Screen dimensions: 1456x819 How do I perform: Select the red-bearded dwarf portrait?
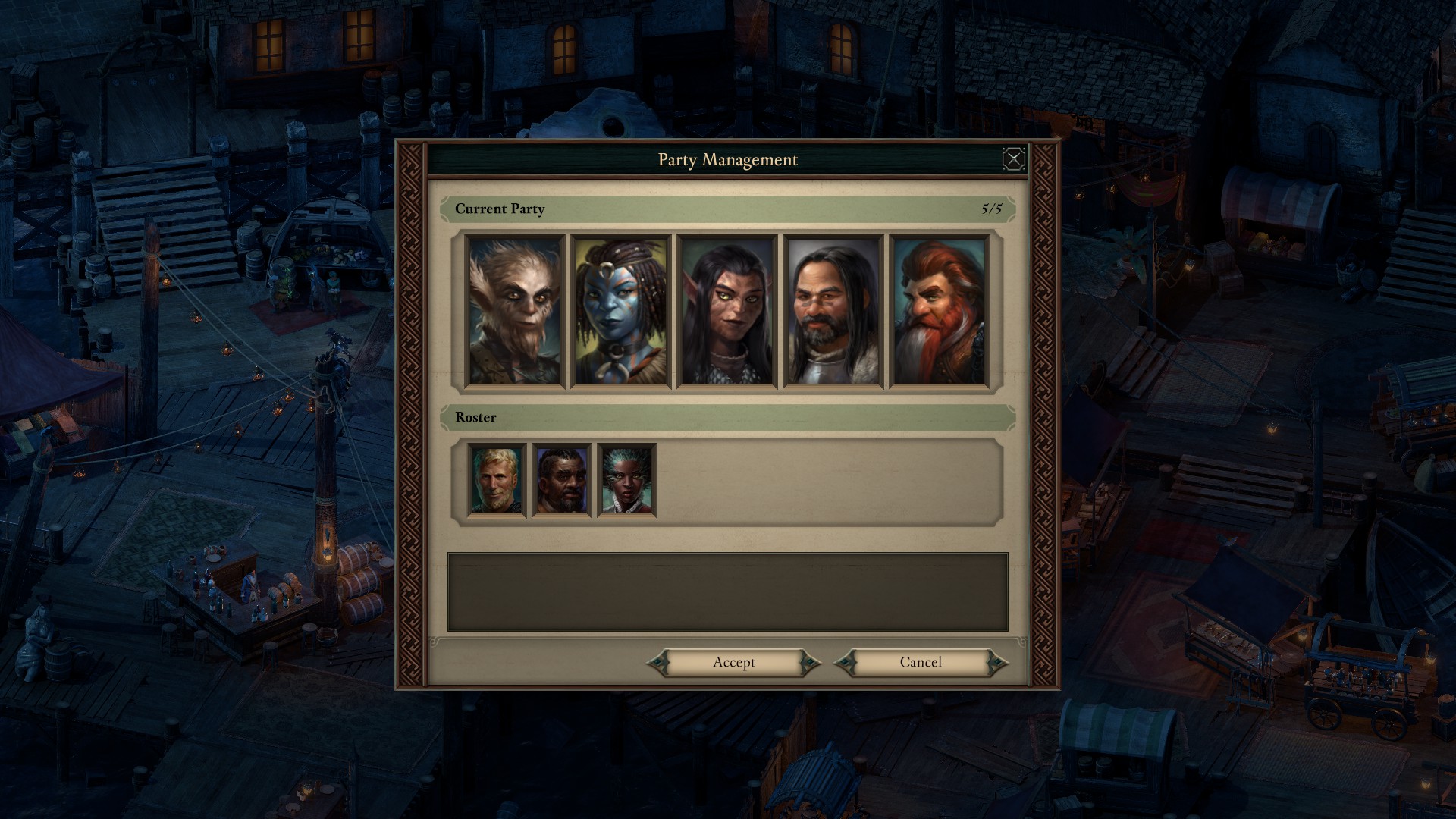(940, 312)
